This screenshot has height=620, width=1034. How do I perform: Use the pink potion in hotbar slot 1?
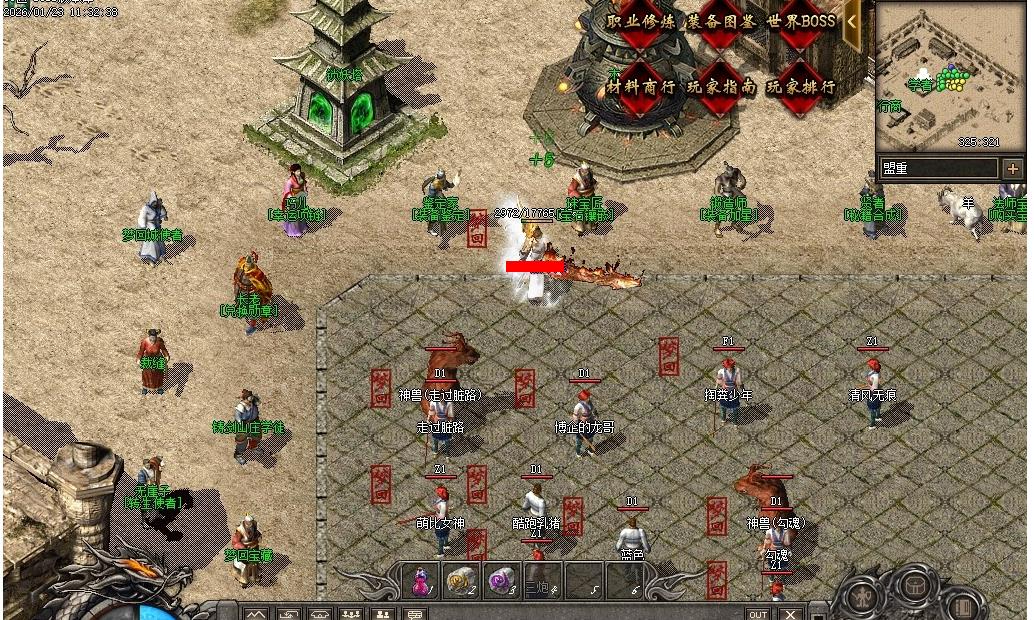421,581
